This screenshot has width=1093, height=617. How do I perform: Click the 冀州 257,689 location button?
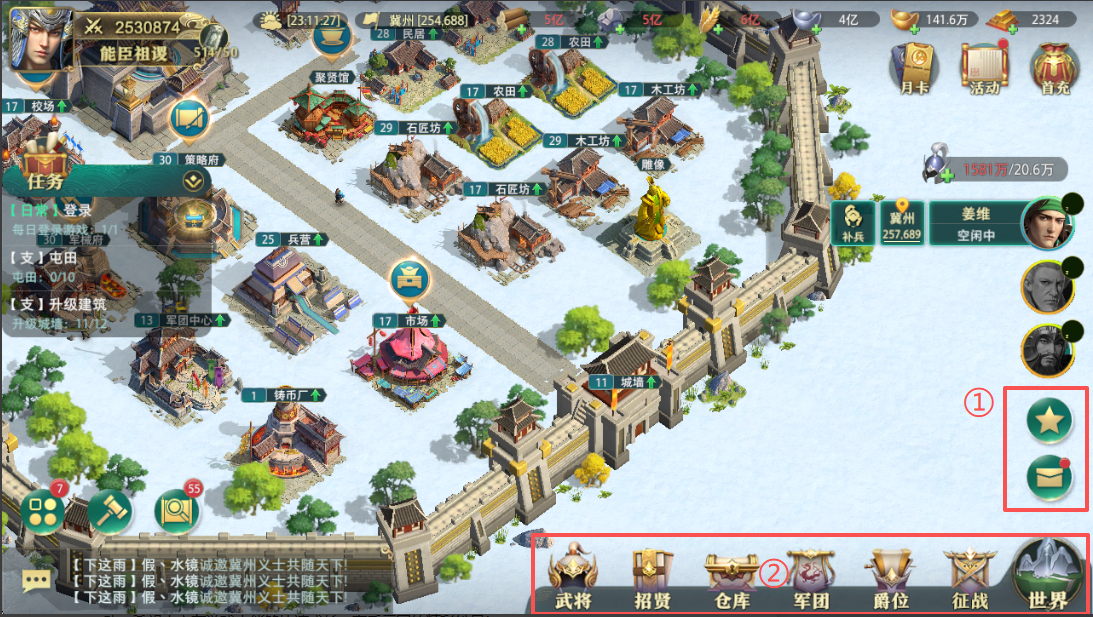click(901, 222)
